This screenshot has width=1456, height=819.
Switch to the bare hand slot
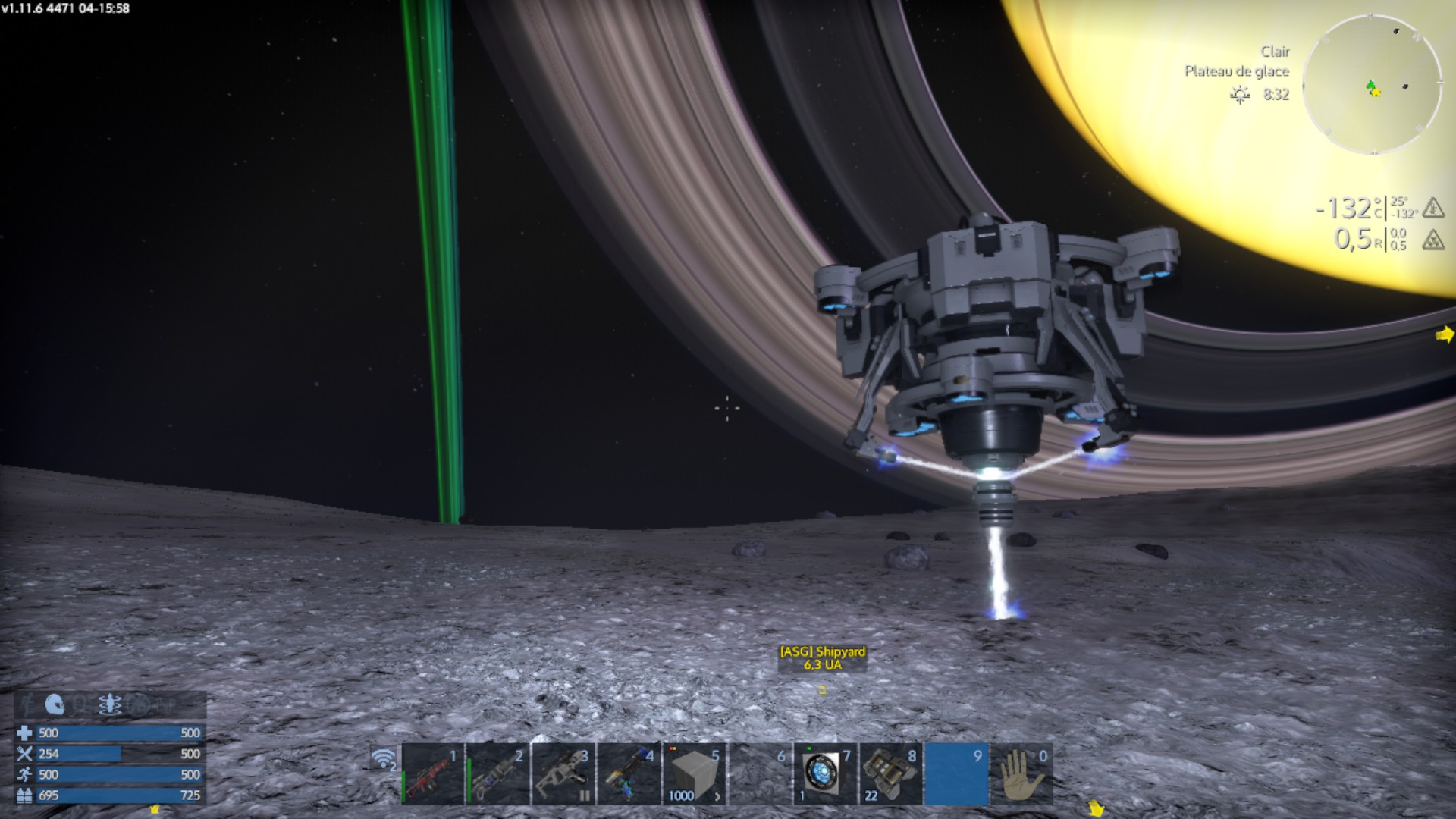click(1021, 774)
